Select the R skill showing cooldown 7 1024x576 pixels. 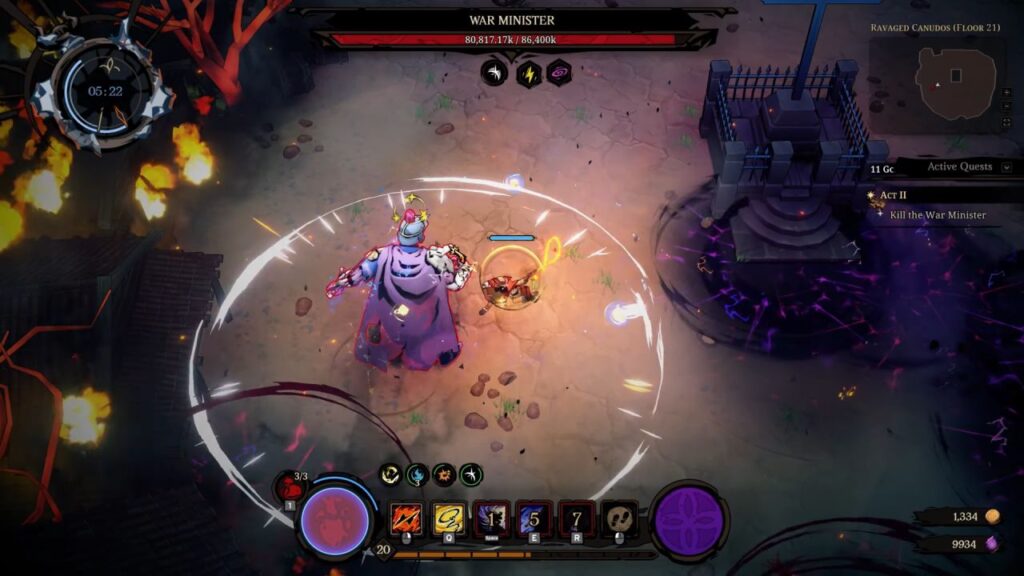click(x=577, y=519)
